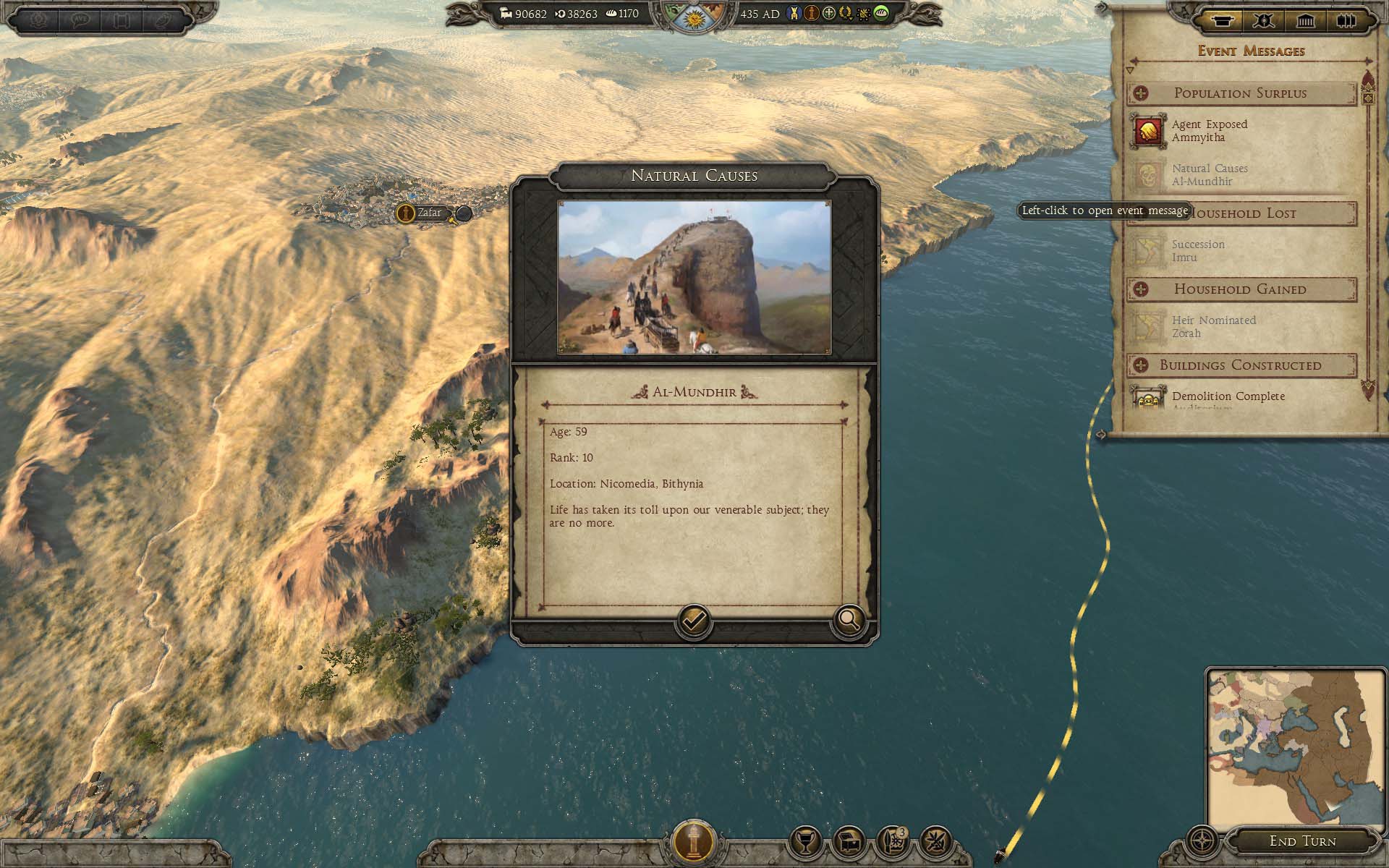Select the Zafar settlement label
1389x868 pixels.
point(429,213)
